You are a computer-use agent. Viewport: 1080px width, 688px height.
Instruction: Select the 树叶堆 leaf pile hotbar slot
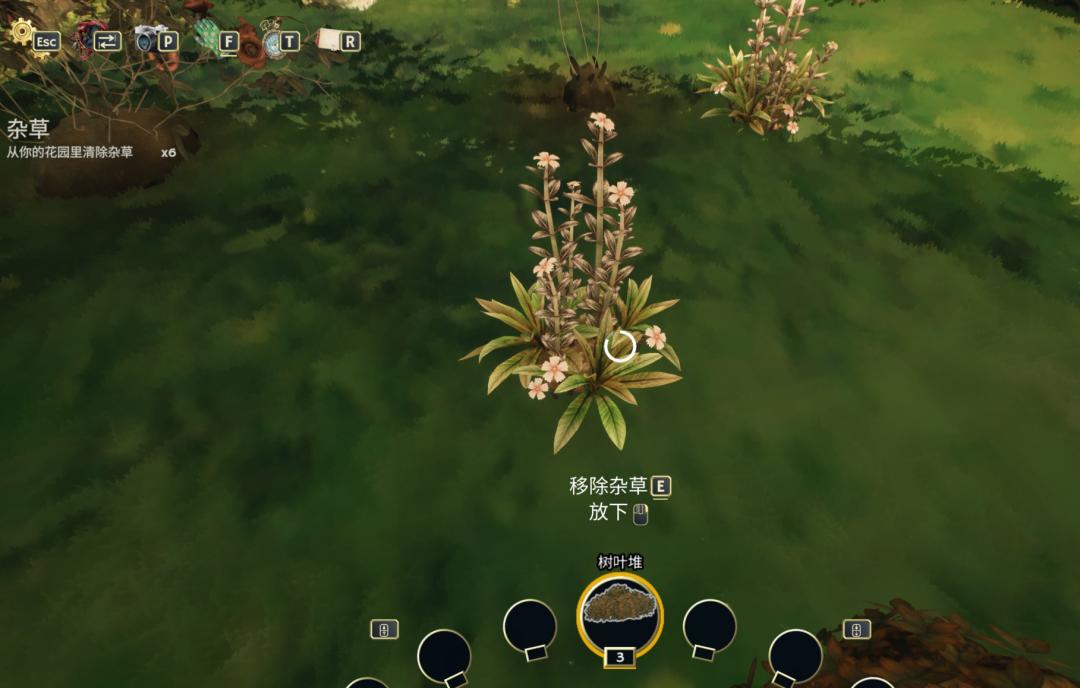tap(620, 613)
